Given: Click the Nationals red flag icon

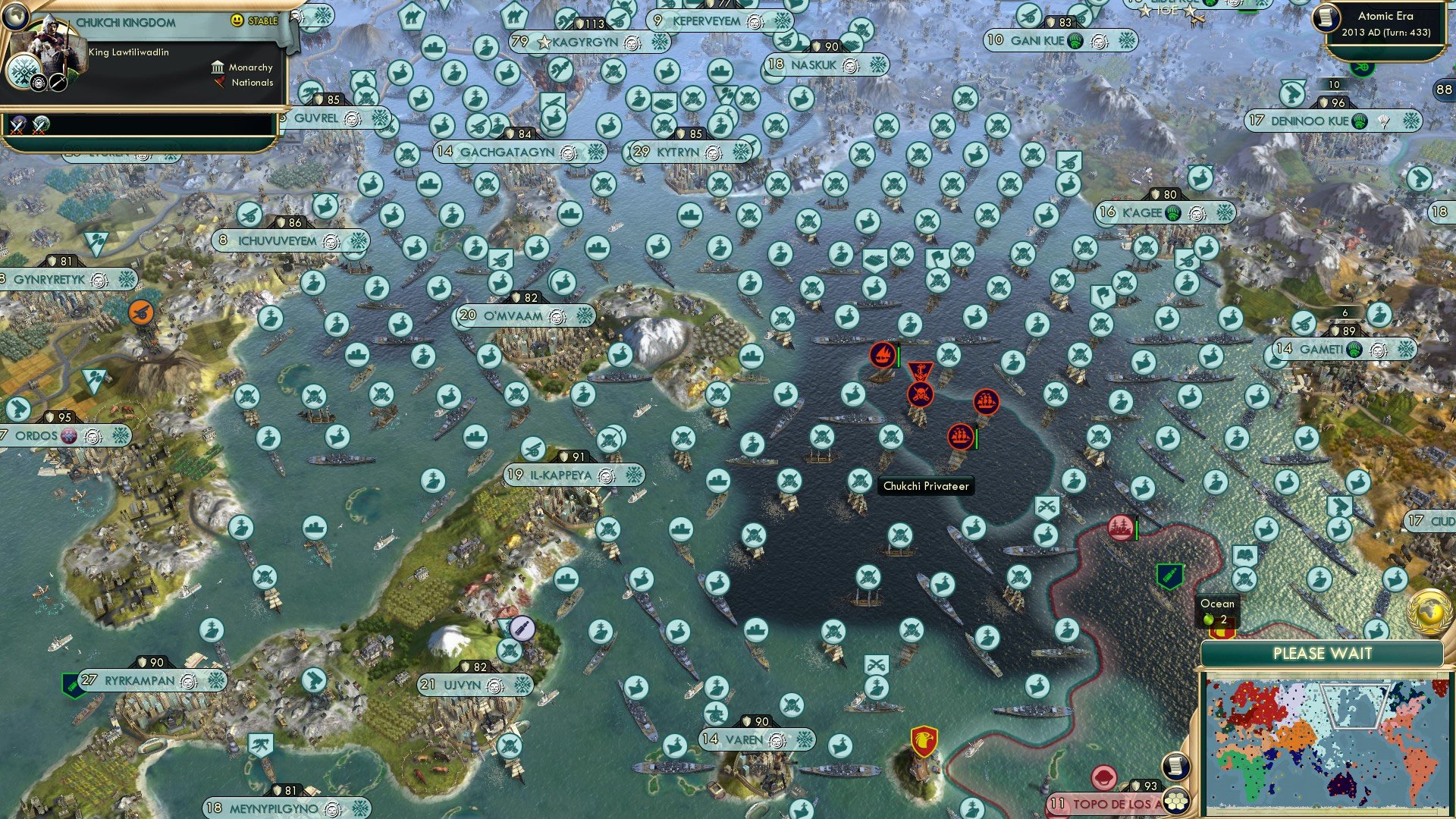Looking at the screenshot, I should [x=220, y=83].
